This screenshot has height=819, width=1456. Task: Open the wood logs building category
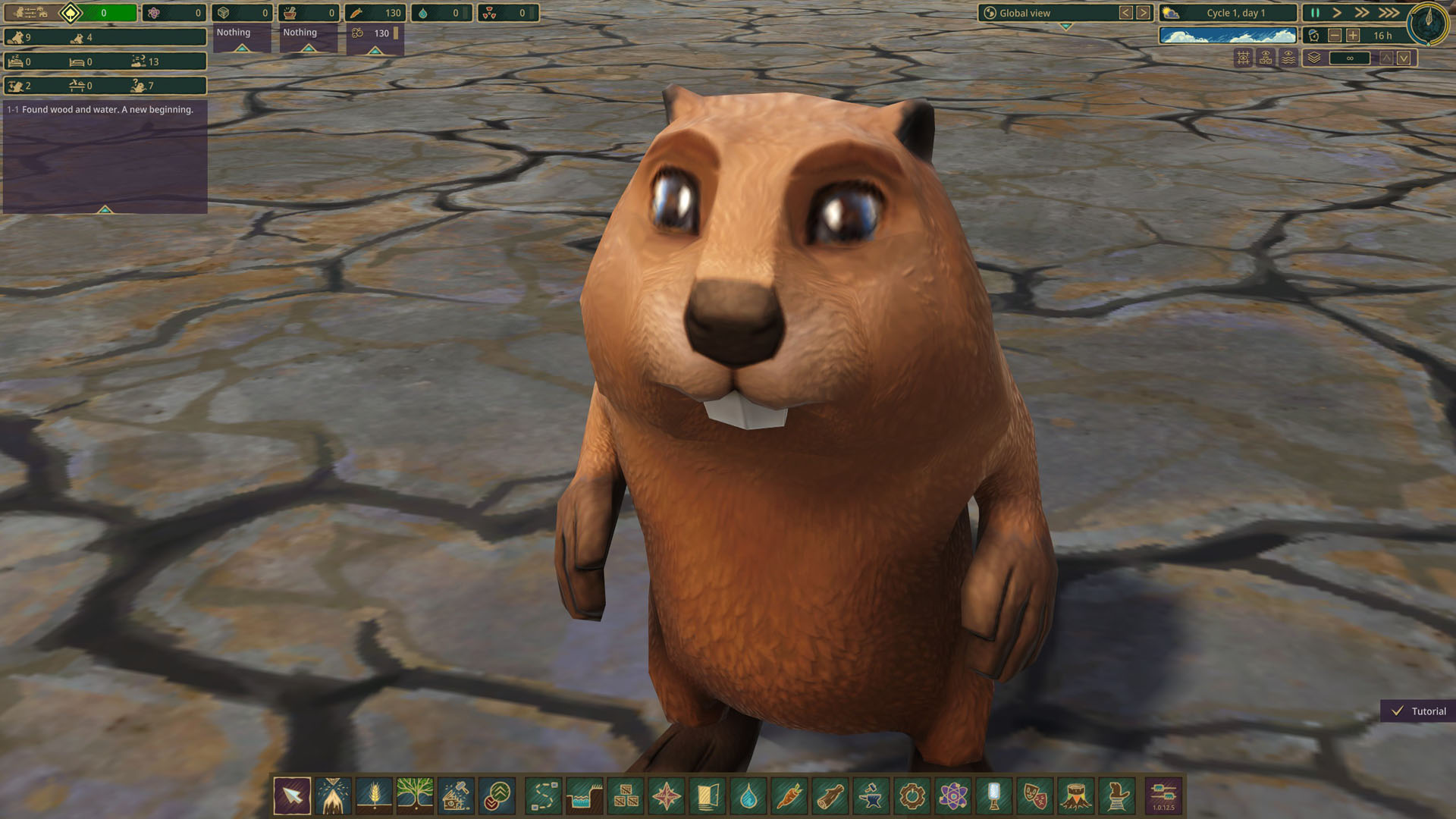point(830,796)
